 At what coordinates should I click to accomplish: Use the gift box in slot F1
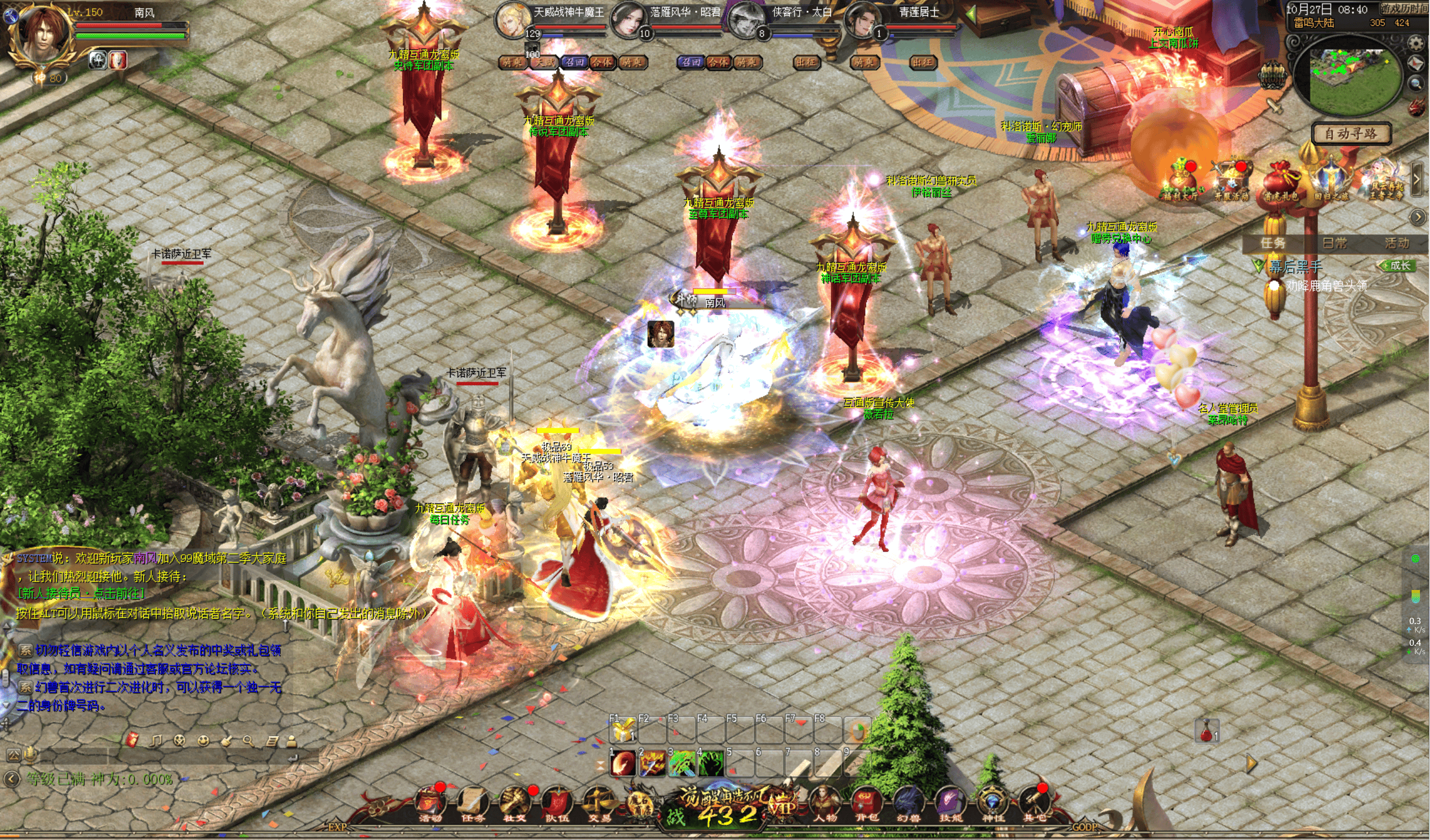pos(623,732)
